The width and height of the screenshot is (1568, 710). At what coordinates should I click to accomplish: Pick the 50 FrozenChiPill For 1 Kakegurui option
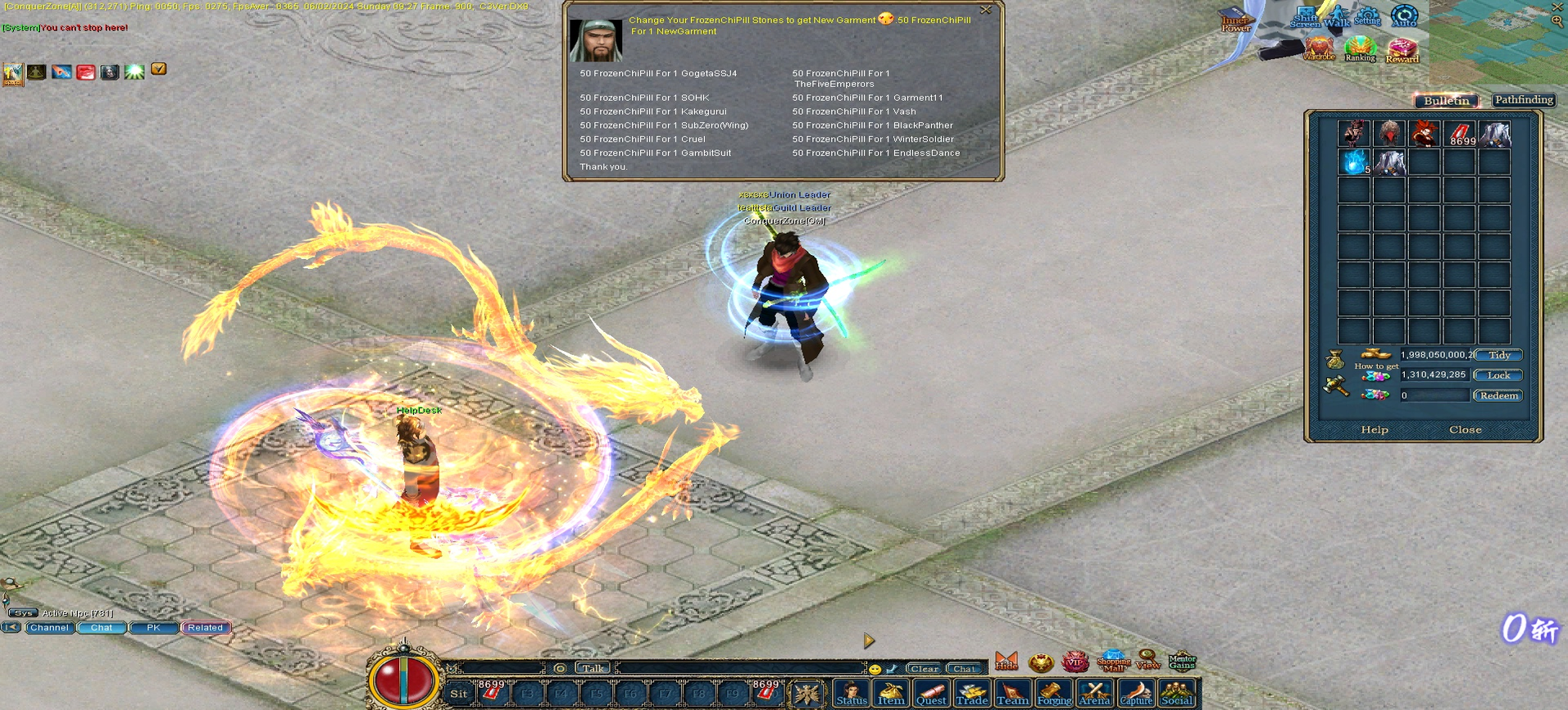coord(652,112)
